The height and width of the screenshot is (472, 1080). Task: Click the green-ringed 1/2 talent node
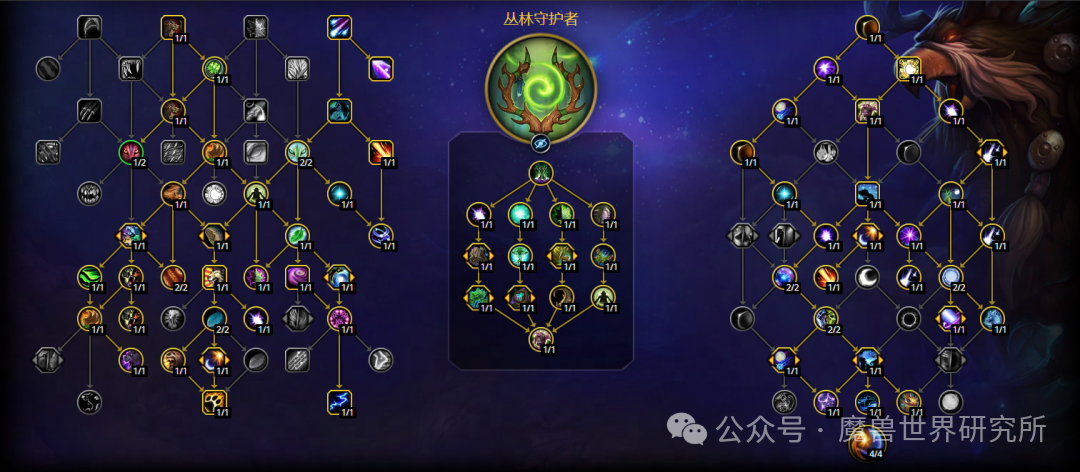[x=132, y=152]
